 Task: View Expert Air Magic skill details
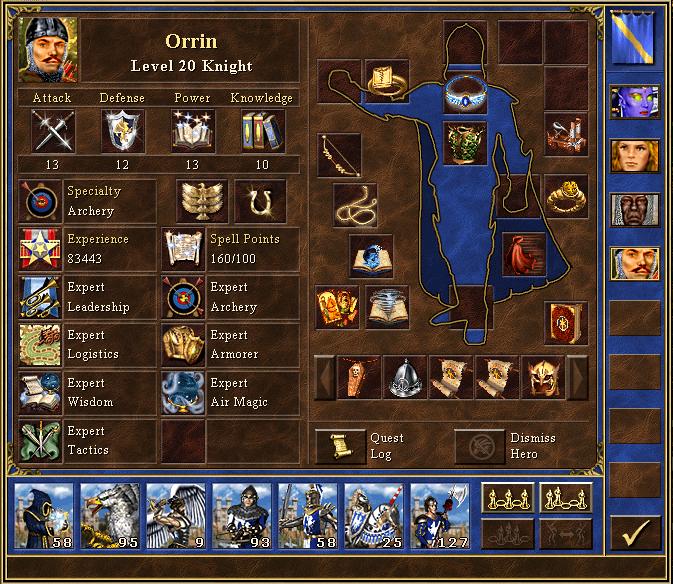click(184, 393)
